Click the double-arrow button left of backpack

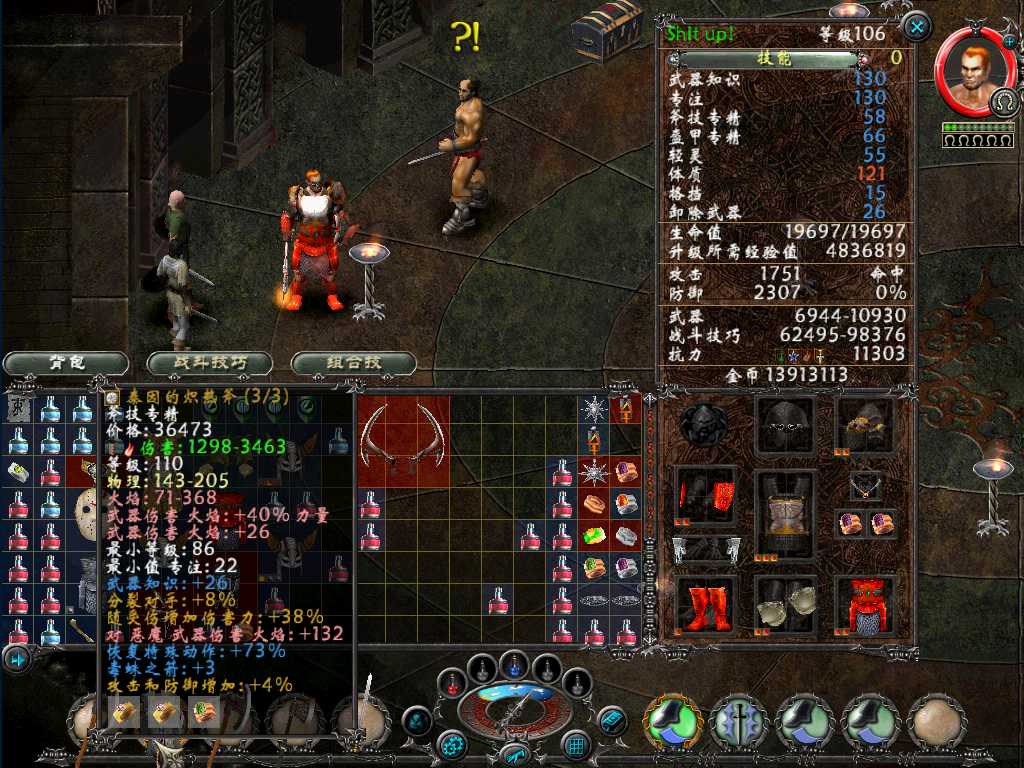click(17, 658)
